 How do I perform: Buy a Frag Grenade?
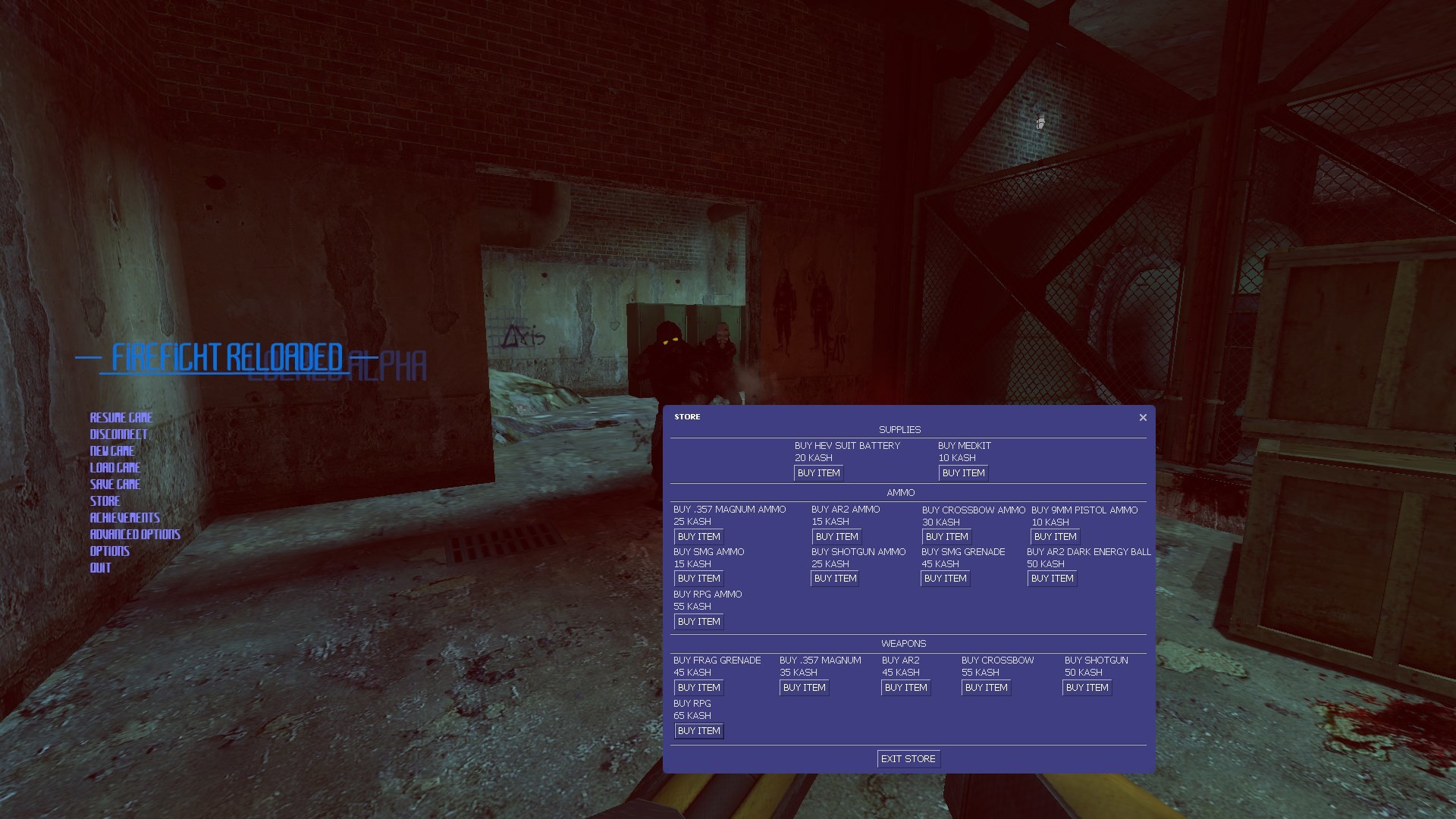pyautogui.click(x=698, y=687)
